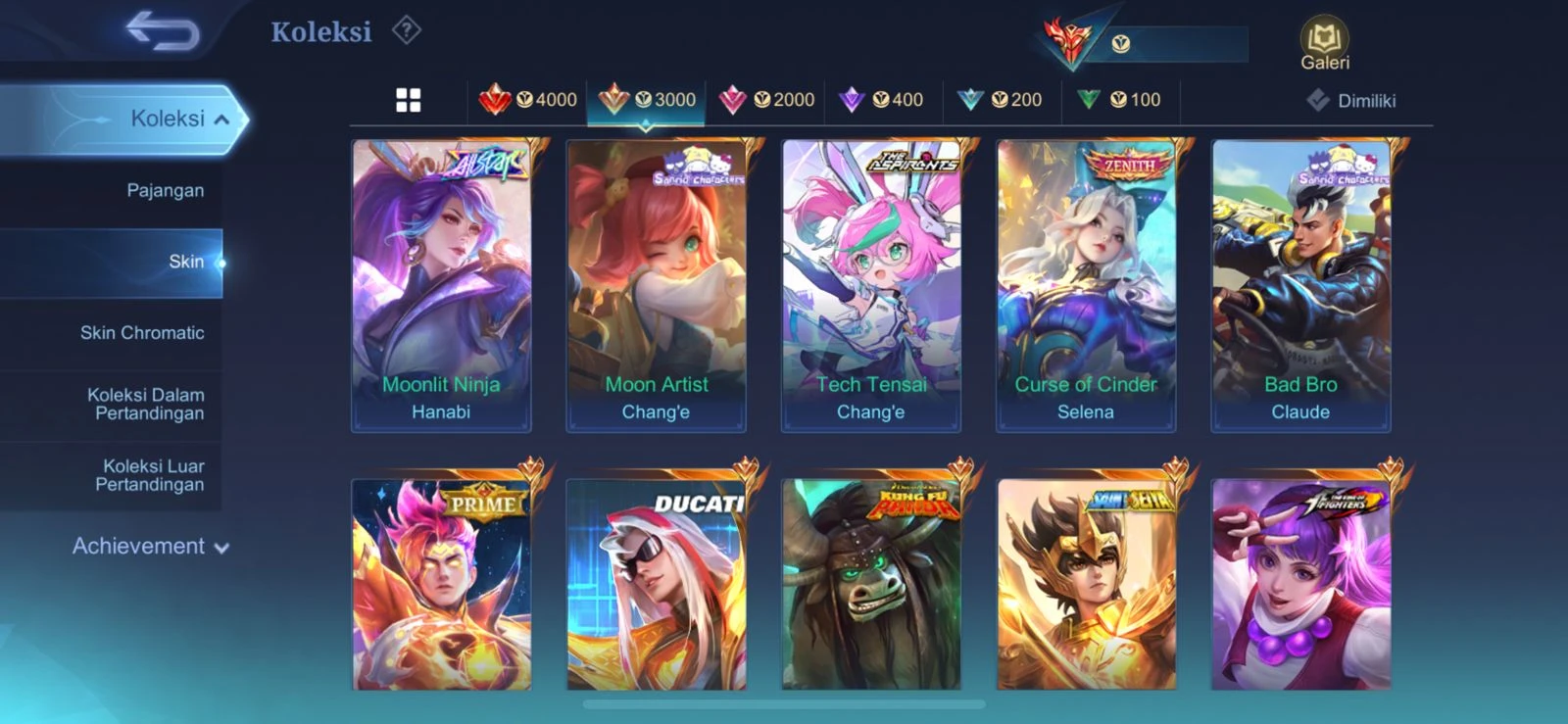Switch to the 4000 points tier tab
1568x724 pixels.
click(529, 100)
